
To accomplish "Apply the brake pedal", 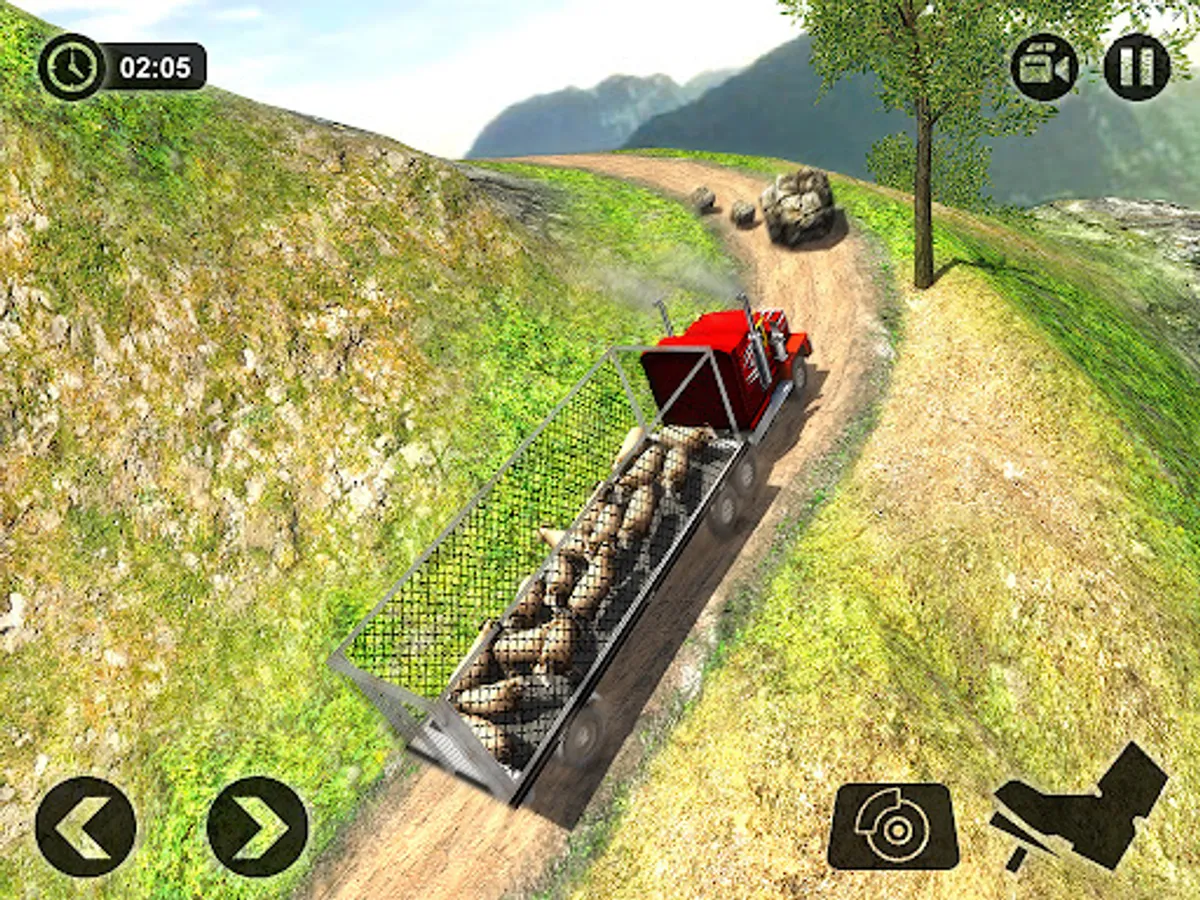I will coord(893,826).
